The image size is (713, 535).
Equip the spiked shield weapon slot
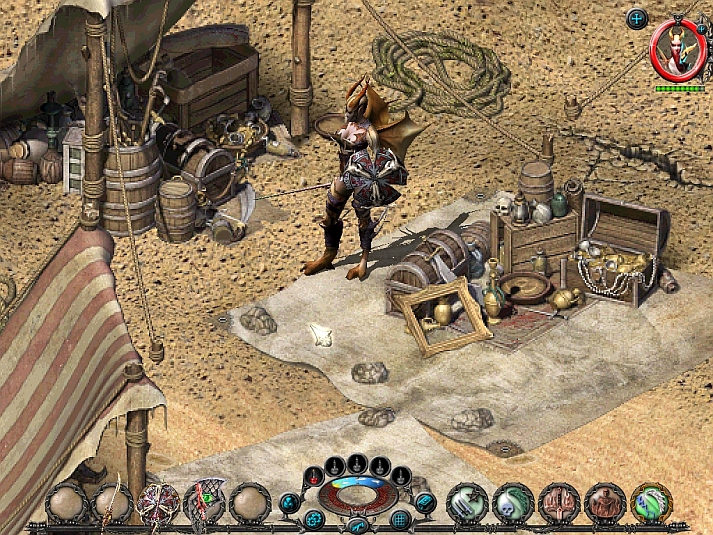158,502
